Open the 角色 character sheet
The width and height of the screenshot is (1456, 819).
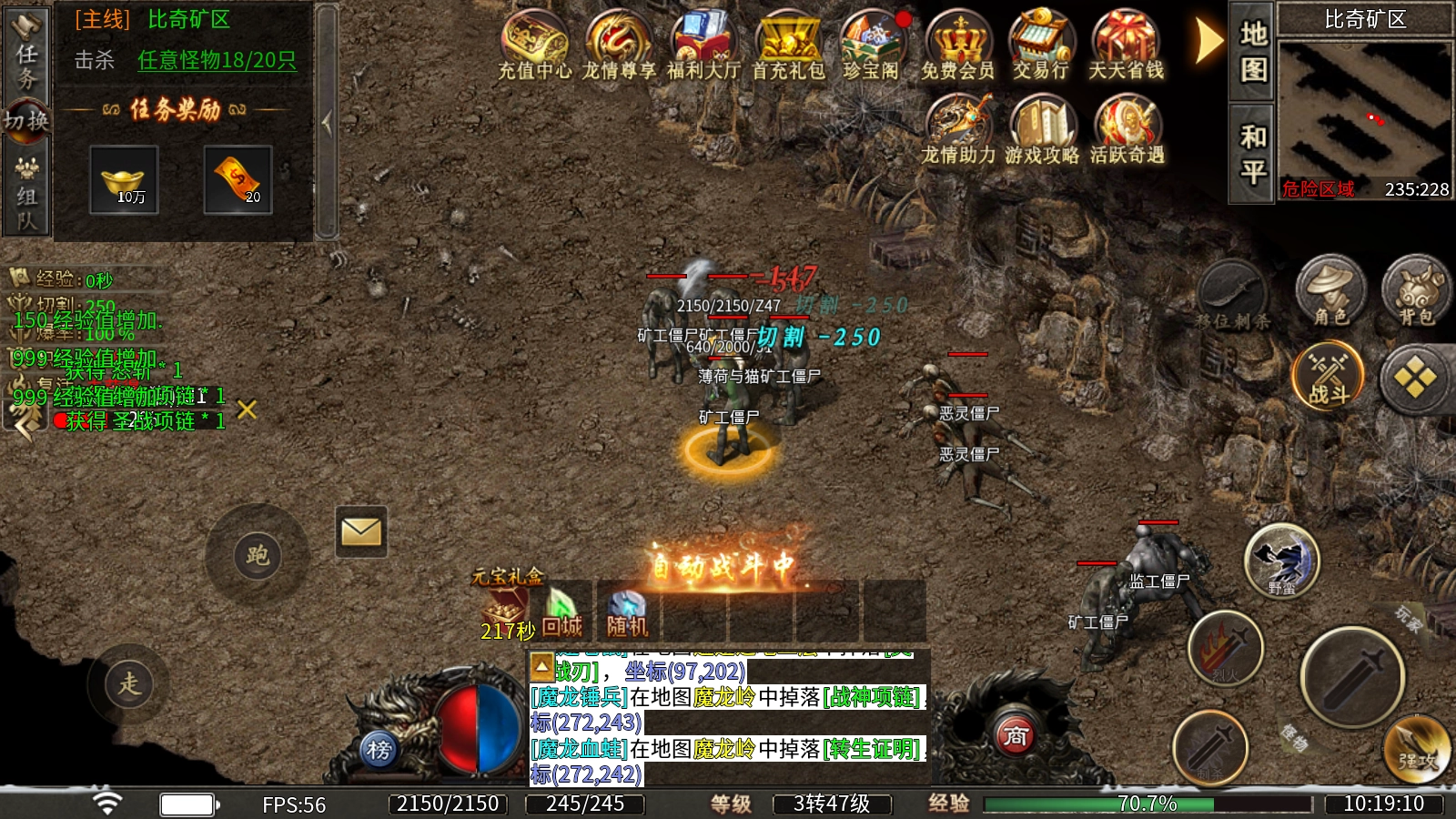[1330, 291]
